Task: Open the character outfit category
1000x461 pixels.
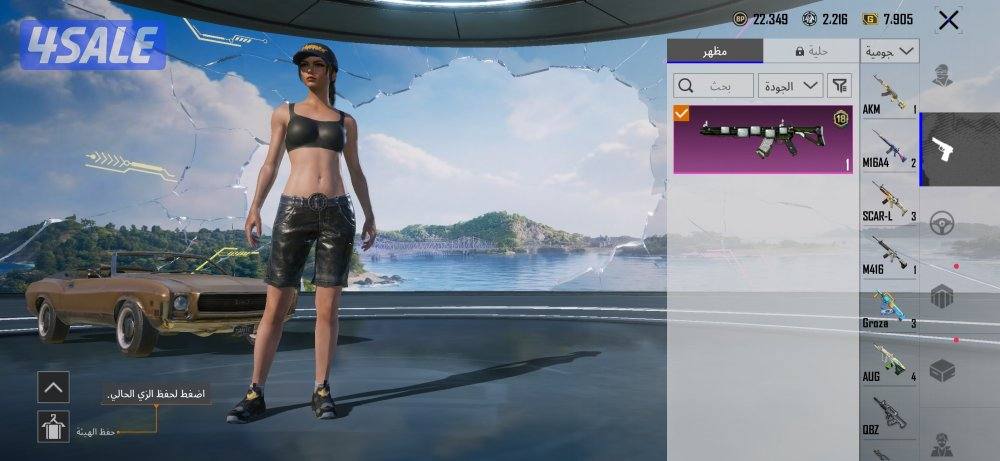Action: 942,75
